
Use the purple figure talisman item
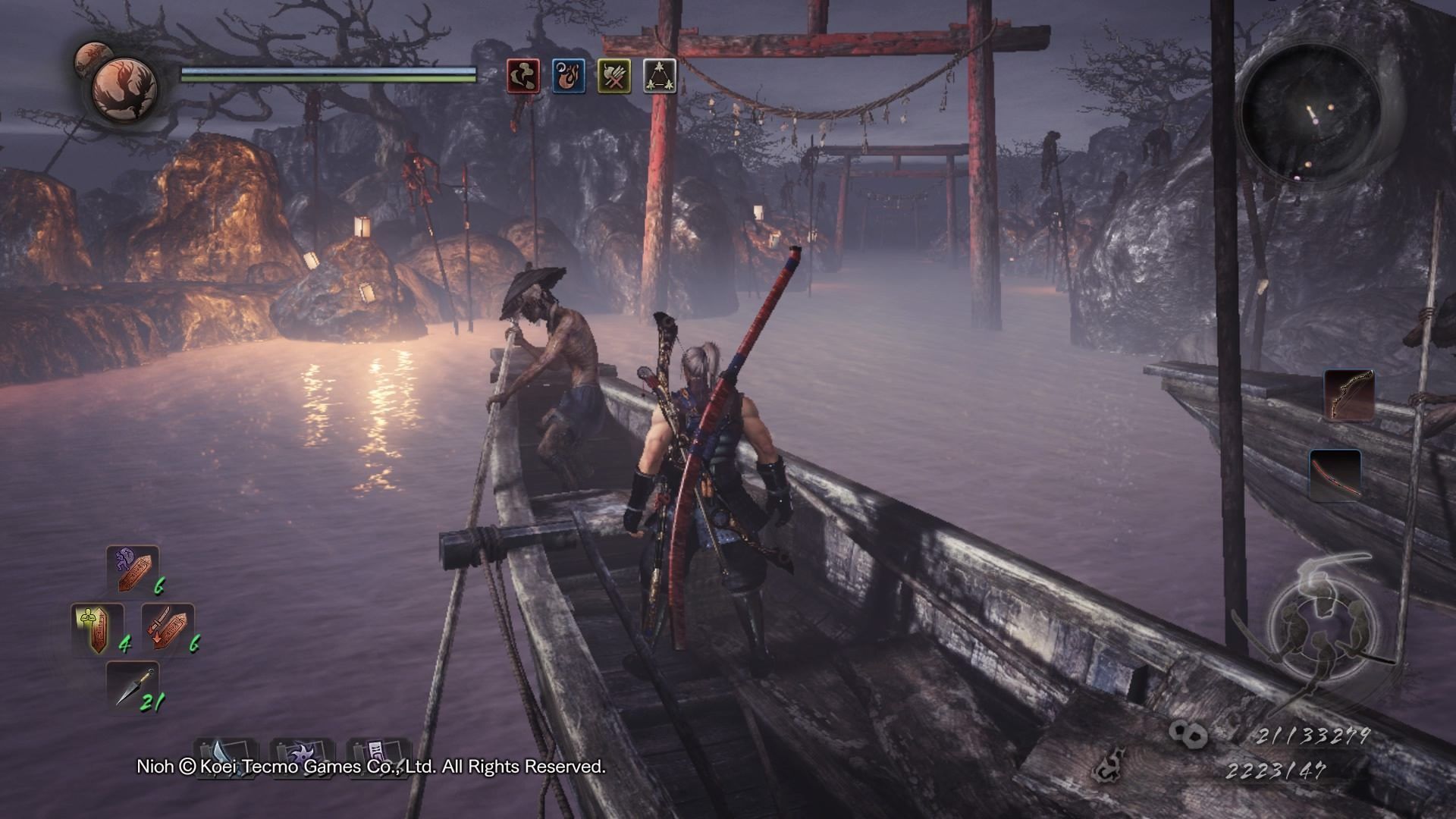click(132, 570)
